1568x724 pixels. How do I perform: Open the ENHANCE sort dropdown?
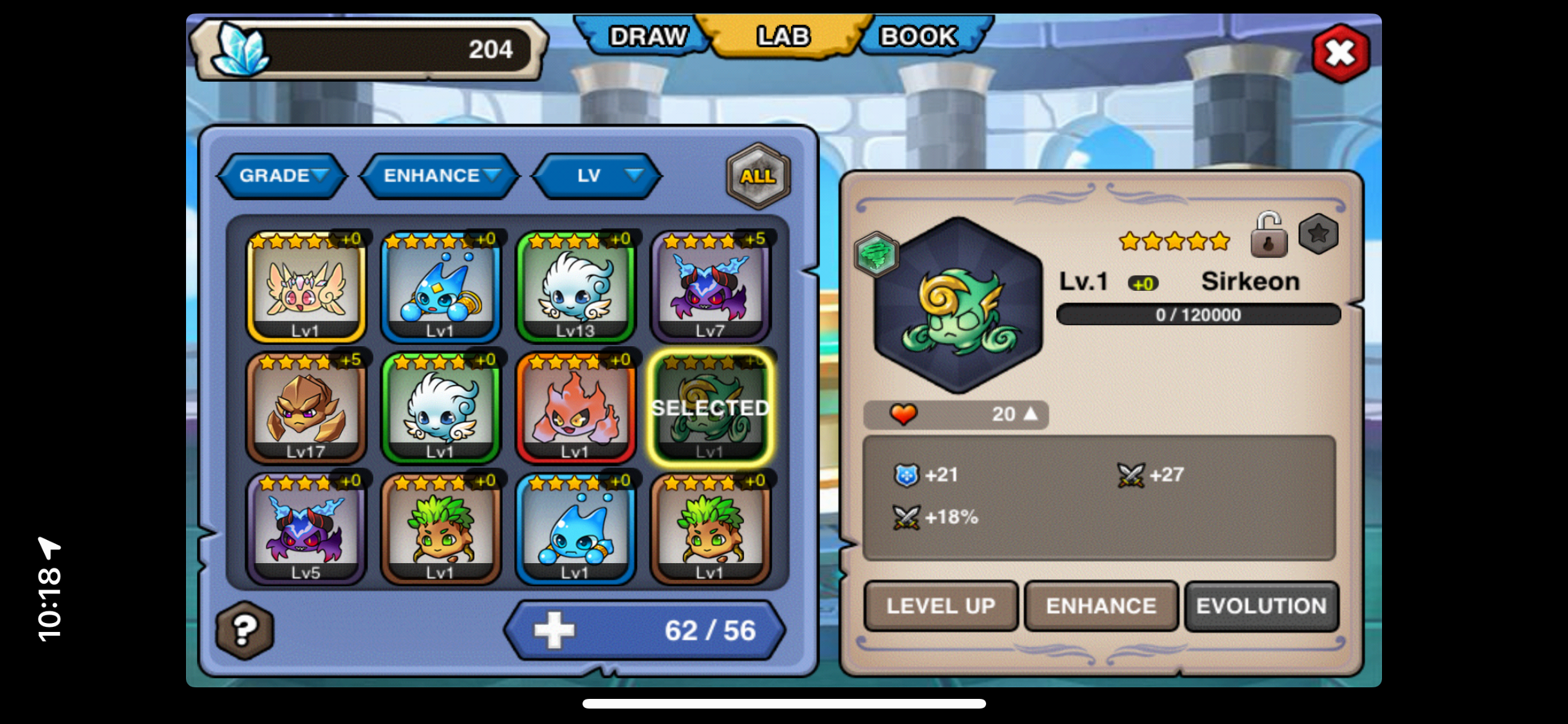[x=440, y=176]
